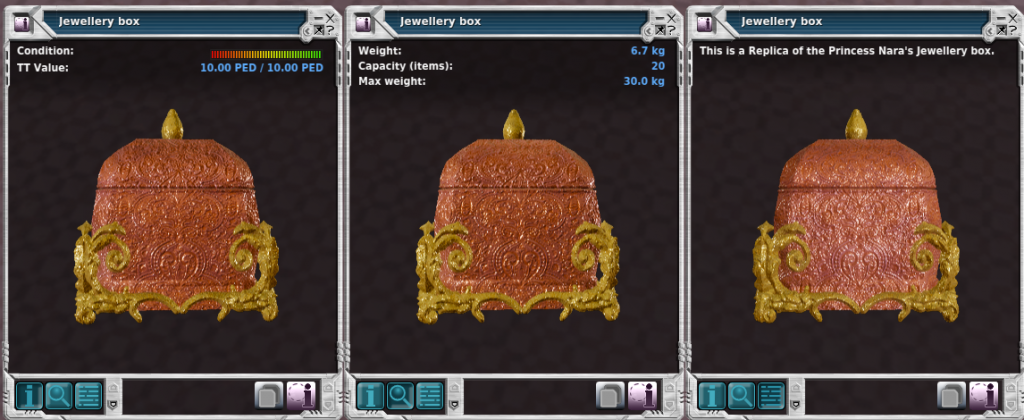Minimize the Jewellery box window showing Condition

[x=317, y=17]
